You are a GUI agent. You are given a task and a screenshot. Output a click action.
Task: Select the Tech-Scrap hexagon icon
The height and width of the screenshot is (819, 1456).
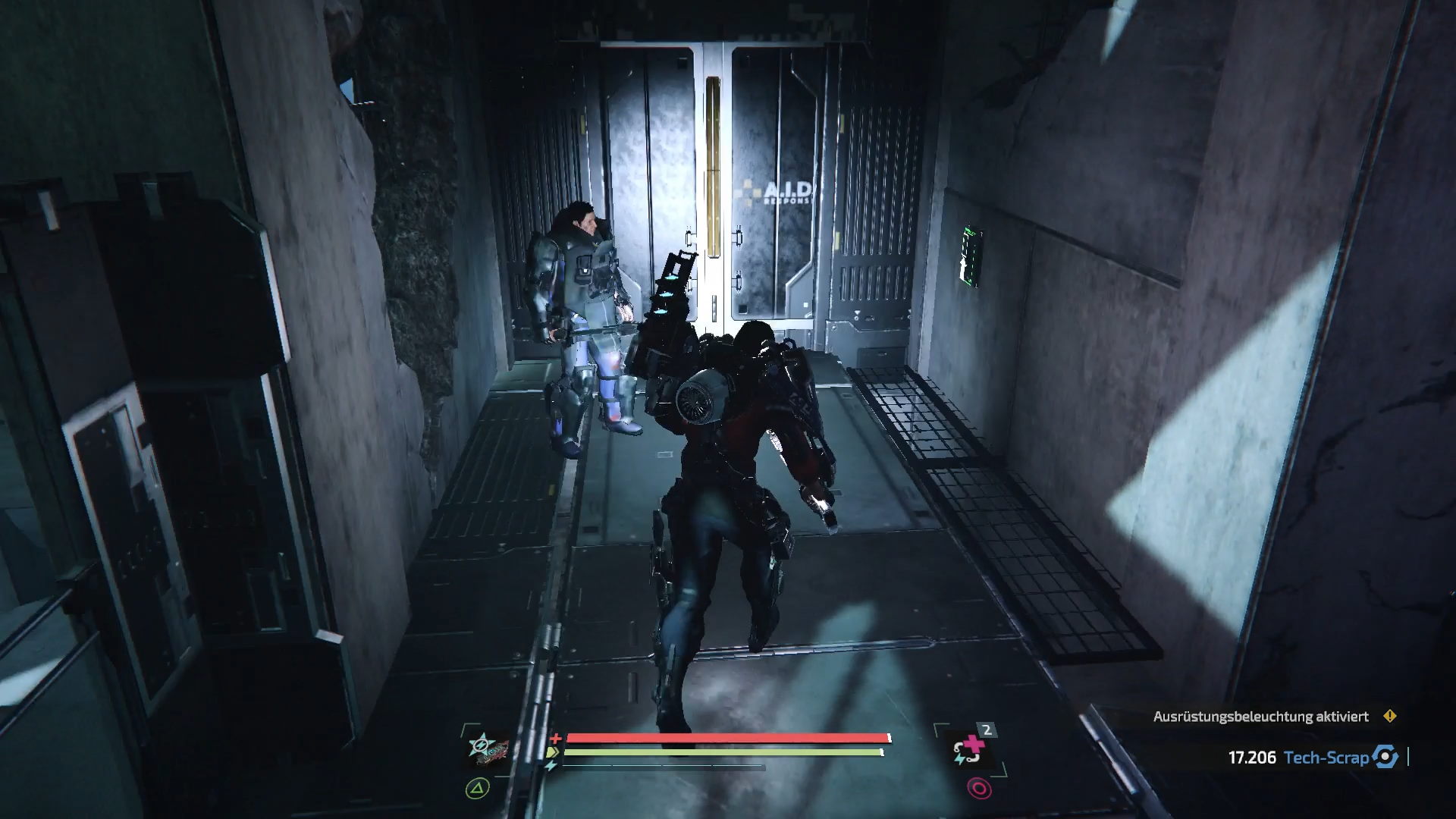pyautogui.click(x=1386, y=757)
